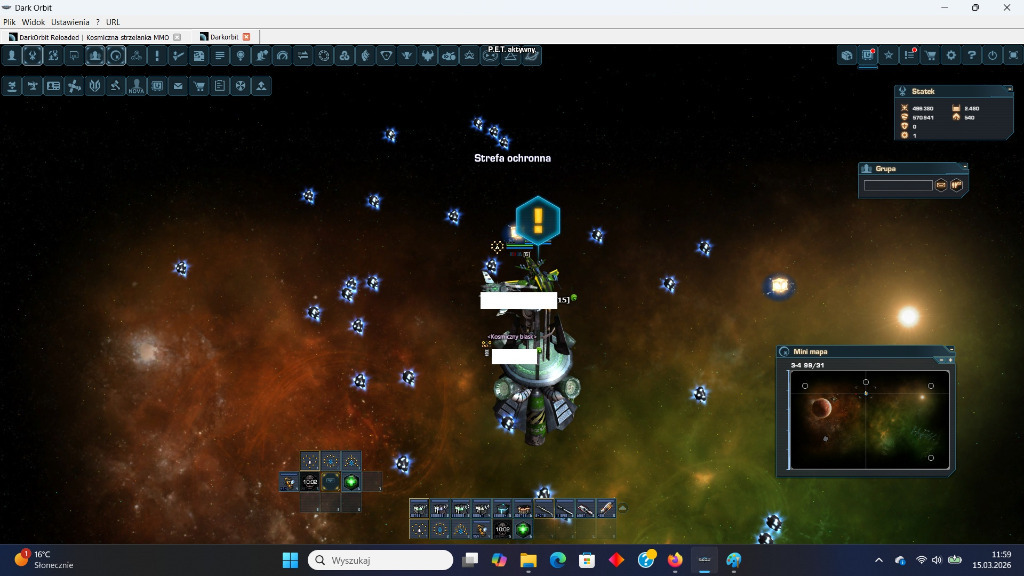This screenshot has width=1024, height=576.
Task: Open the Ustawienia menu in the menu bar
Action: 71,21
